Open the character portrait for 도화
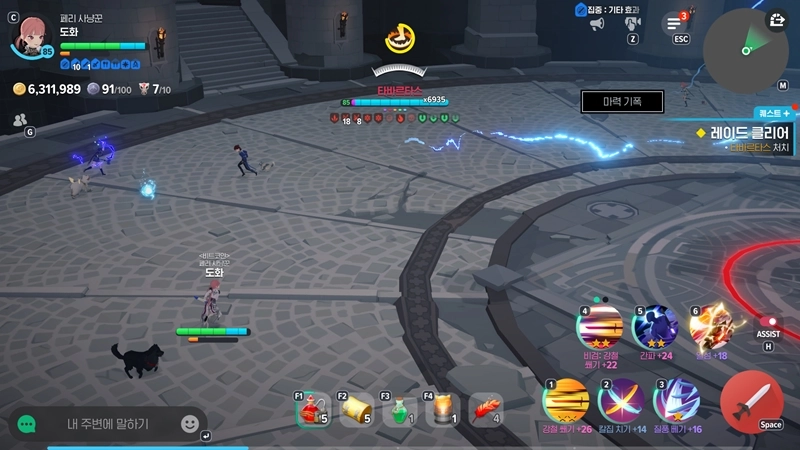800x450 pixels. point(29,33)
